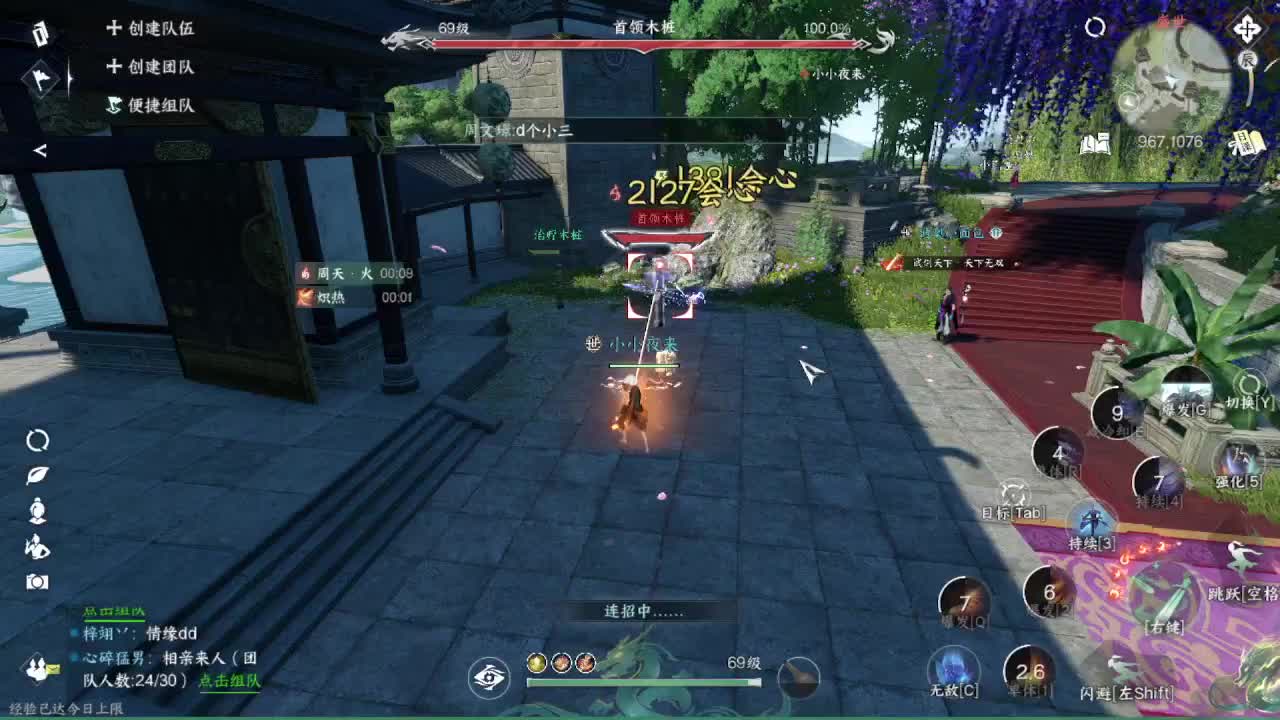Choose the 便捷组队 quick team option

[x=162, y=104]
